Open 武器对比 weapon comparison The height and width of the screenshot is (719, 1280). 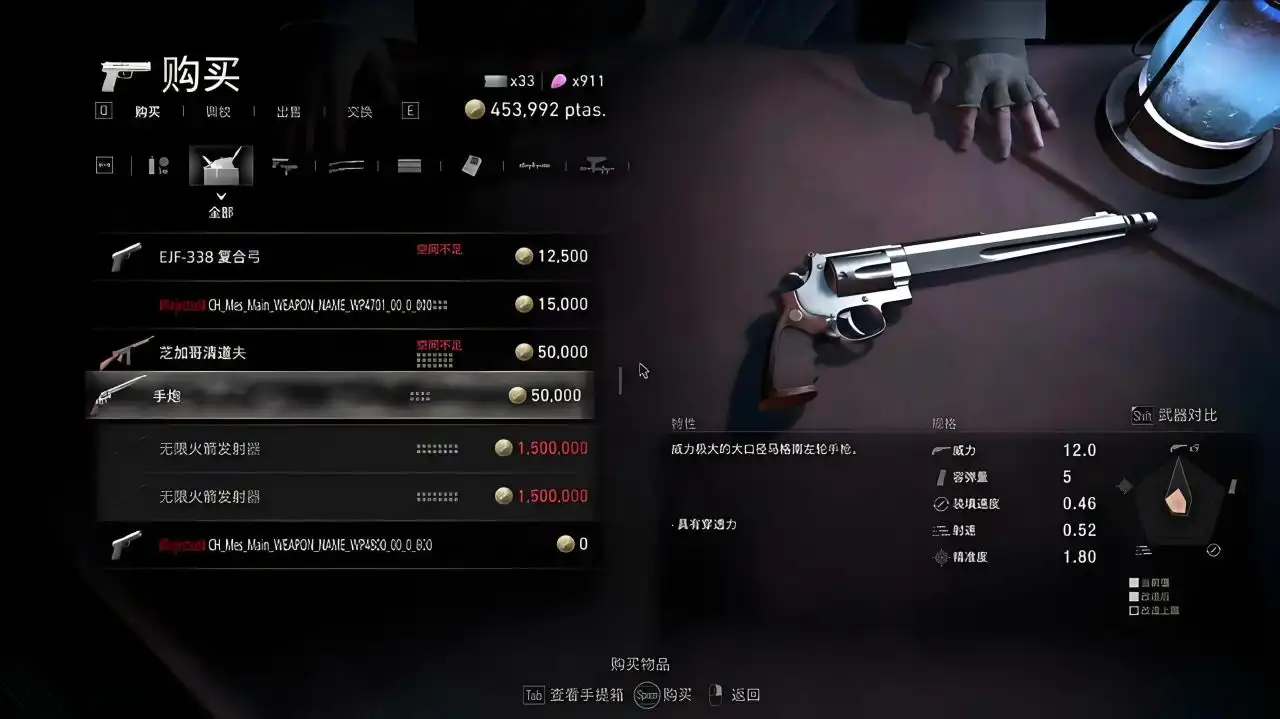[1175, 416]
